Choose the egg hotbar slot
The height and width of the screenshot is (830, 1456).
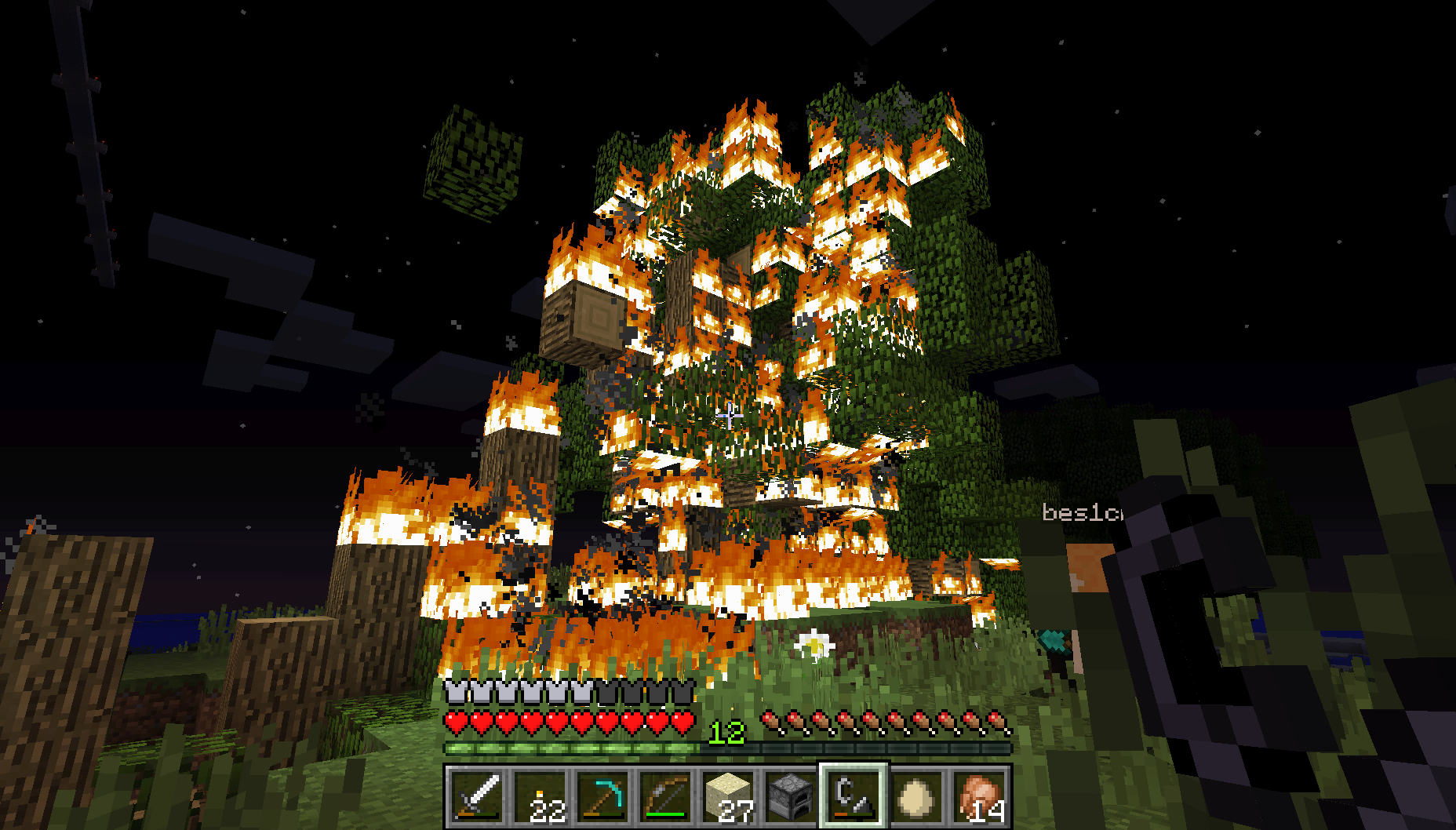pyautogui.click(x=916, y=796)
